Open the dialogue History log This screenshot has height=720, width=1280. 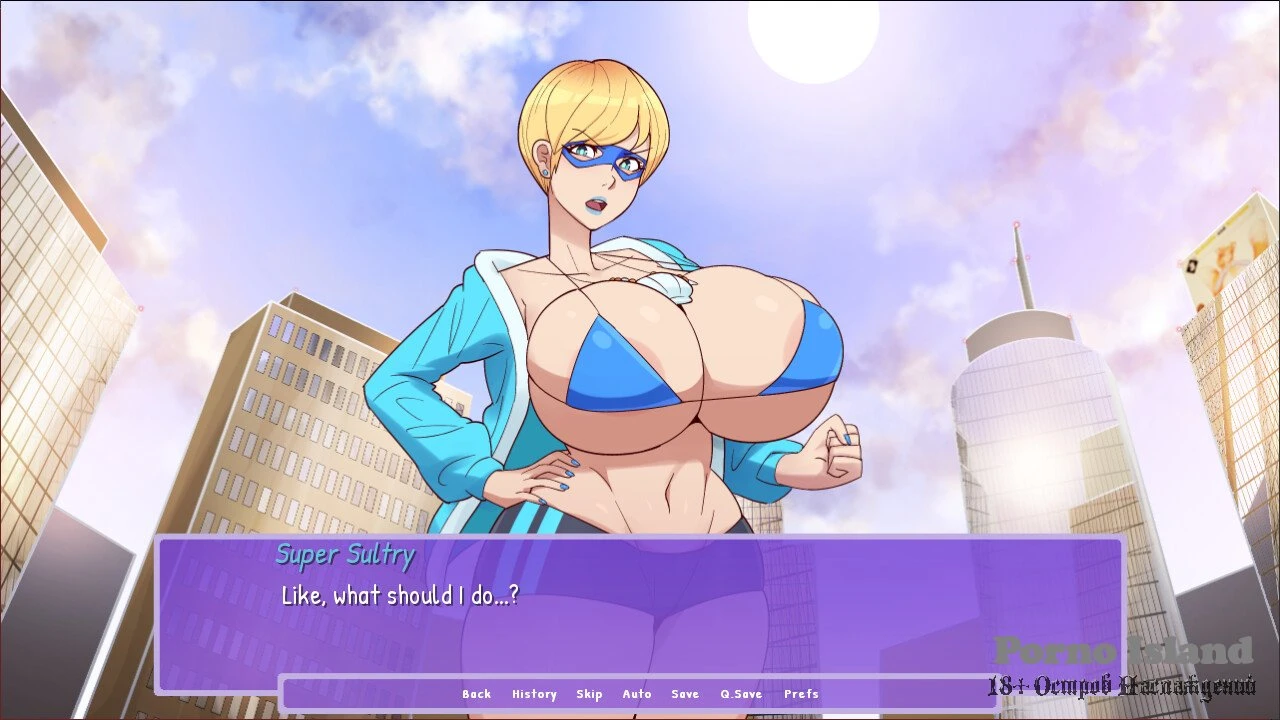coord(534,694)
